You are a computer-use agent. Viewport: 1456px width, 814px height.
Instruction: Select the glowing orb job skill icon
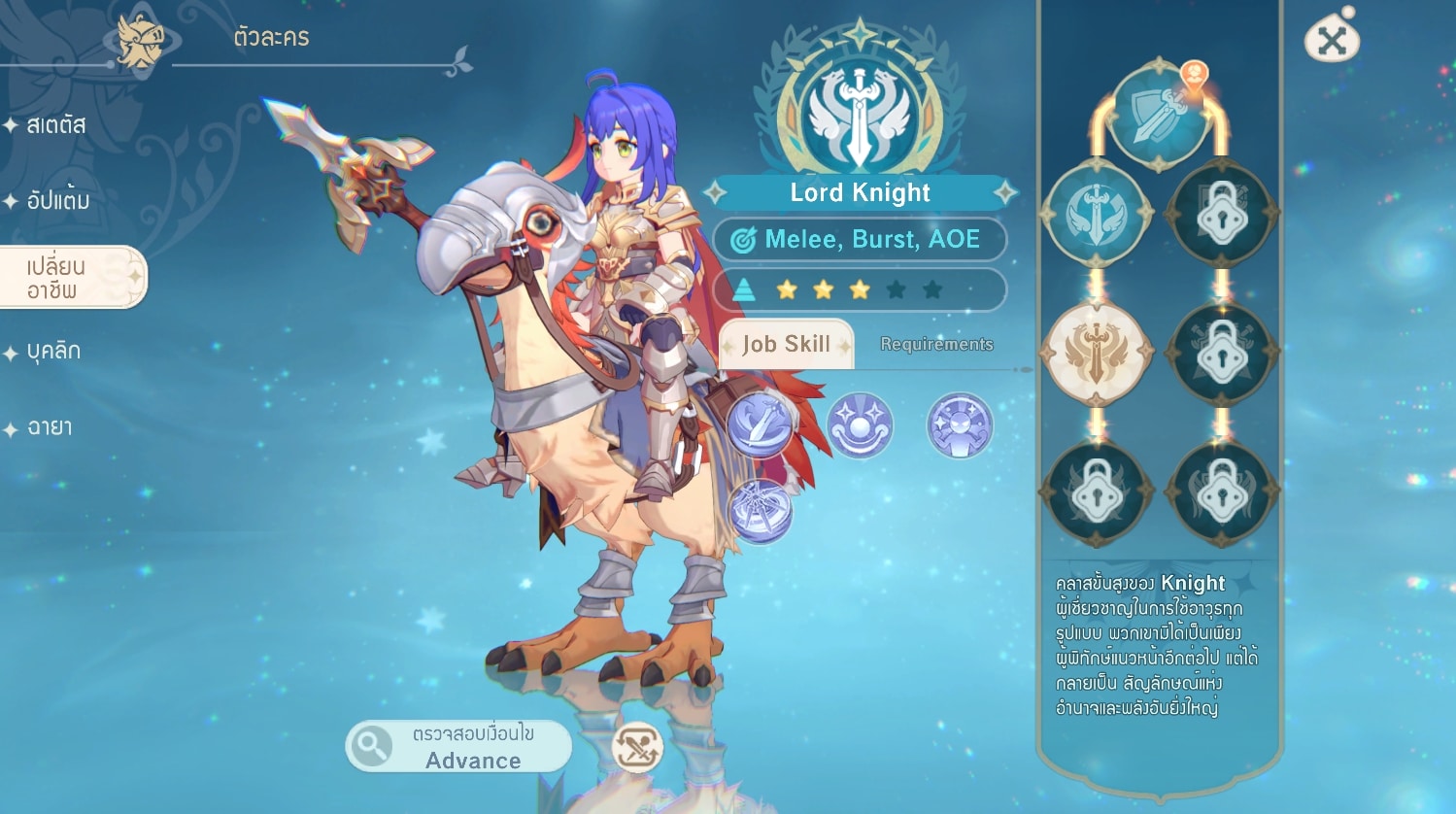(x=860, y=425)
